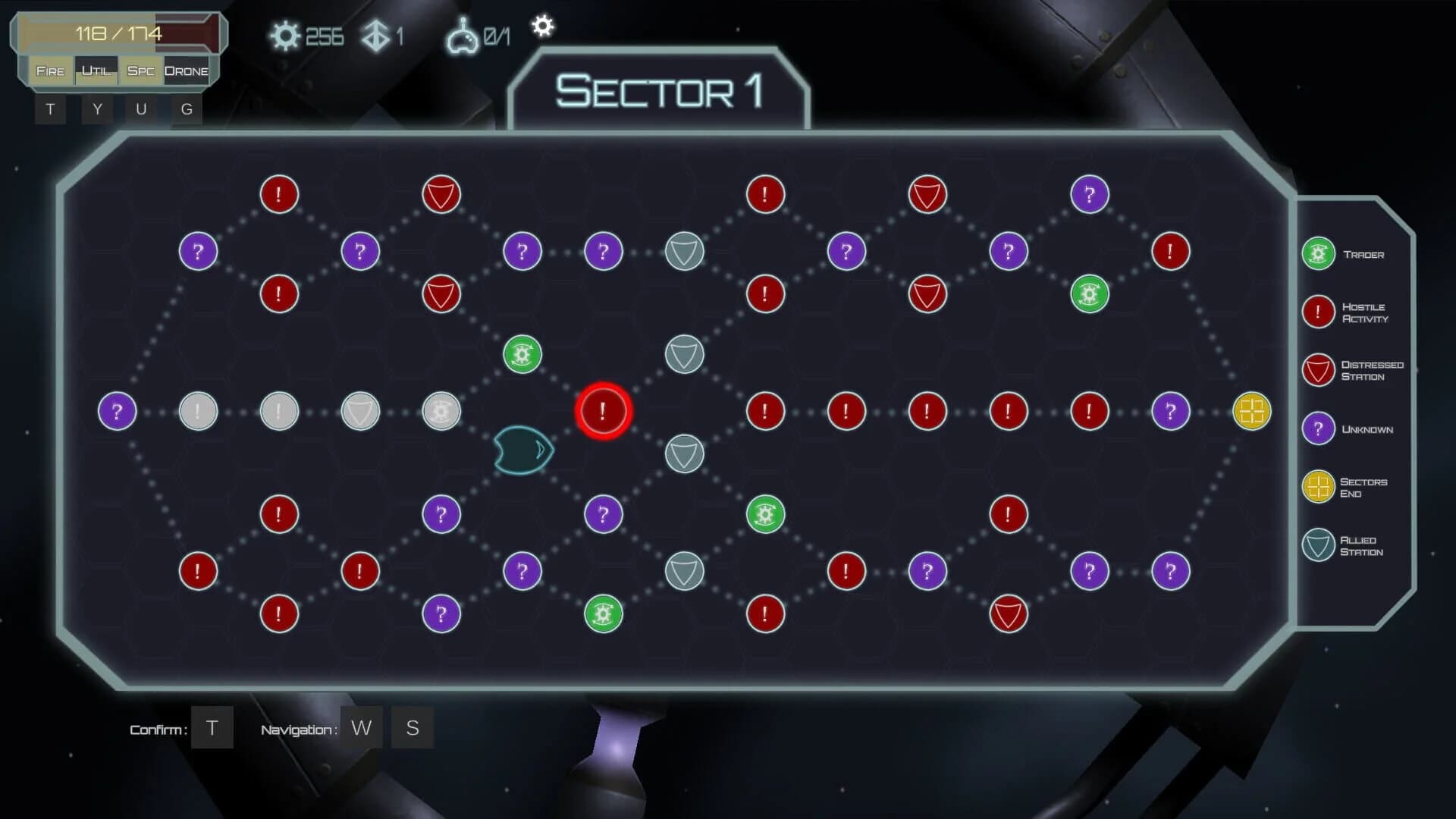
Task: Click the Trader node near your ship
Action: (521, 353)
